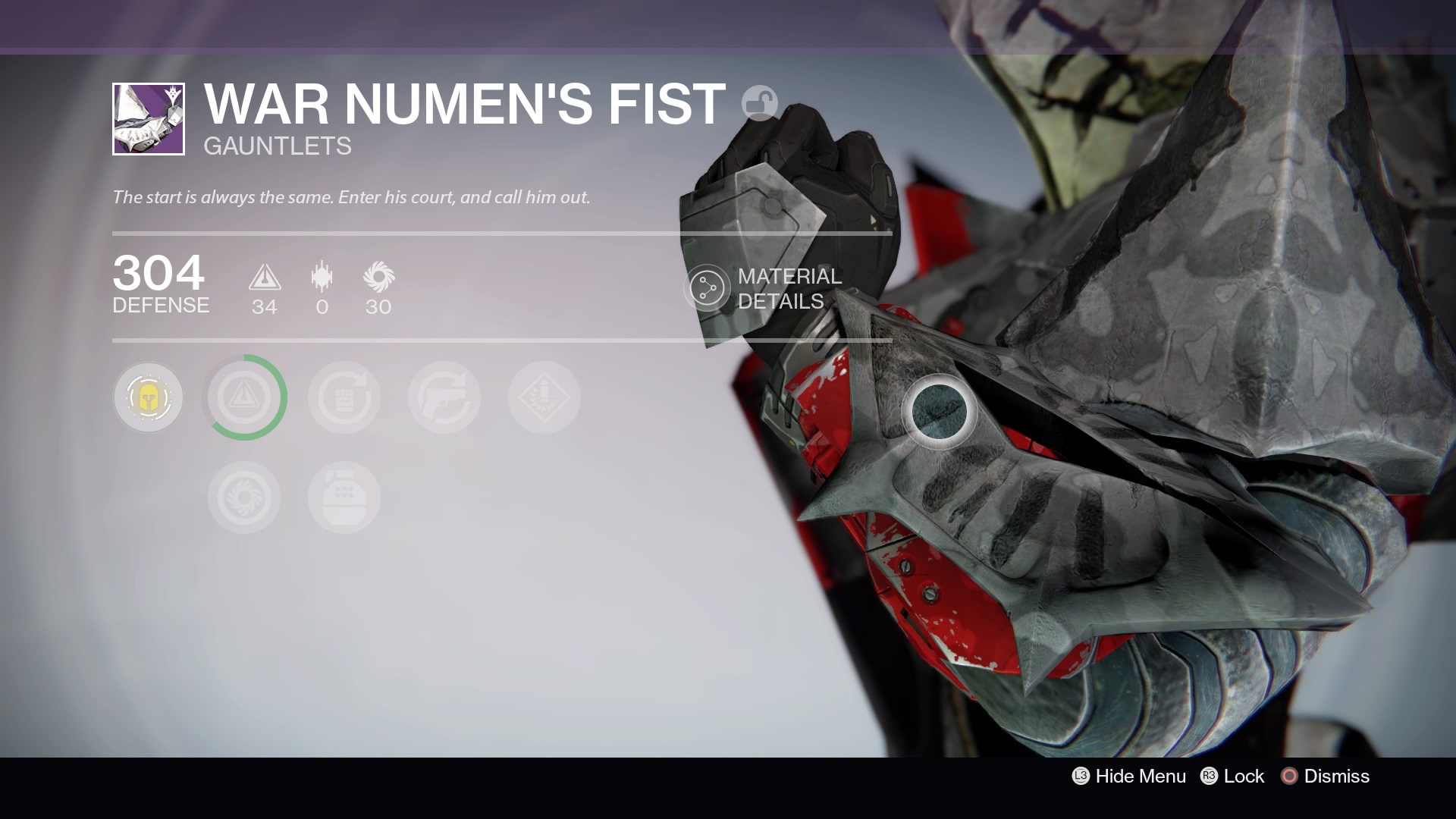Select the armor chestpiece perk node
Image resolution: width=1456 pixels, height=819 pixels.
tap(344, 497)
